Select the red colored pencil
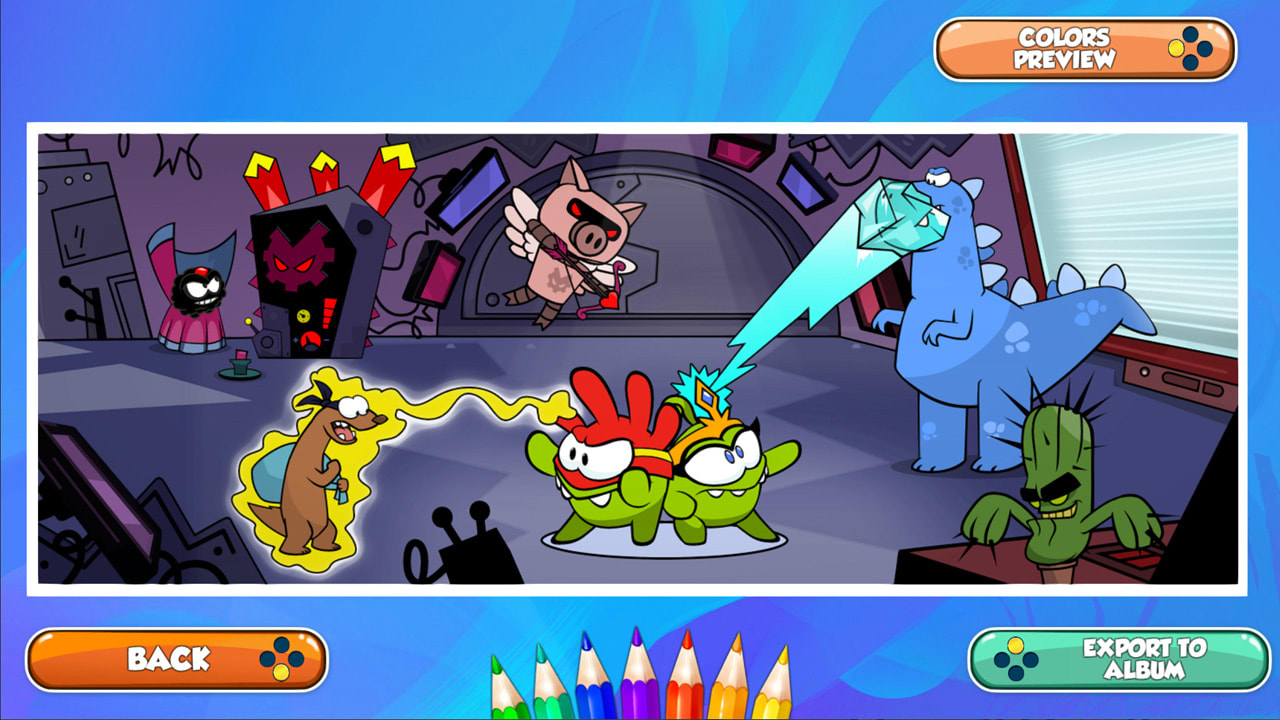The image size is (1280, 720). 685,695
